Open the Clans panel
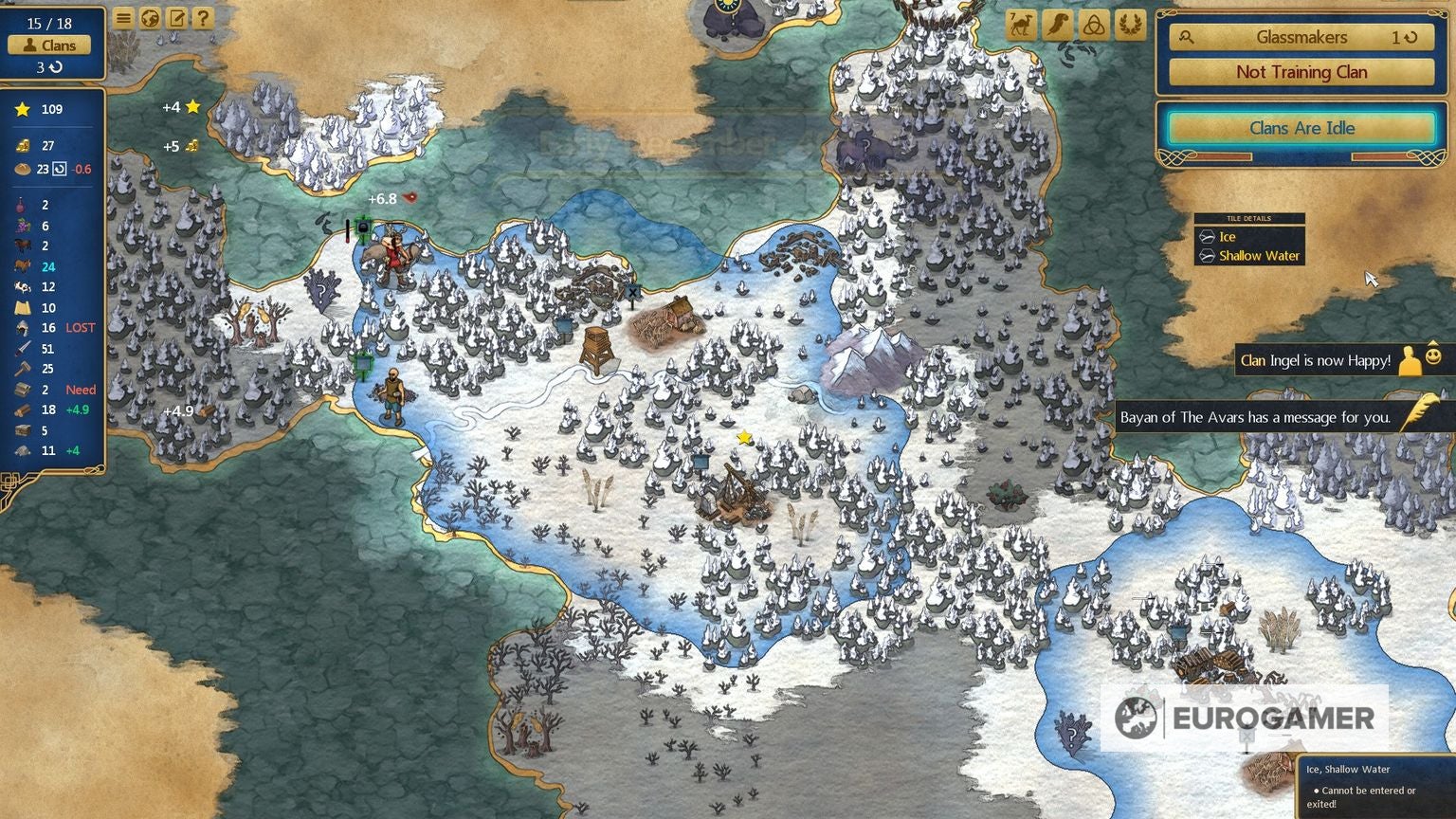The height and width of the screenshot is (819, 1456). [x=49, y=45]
